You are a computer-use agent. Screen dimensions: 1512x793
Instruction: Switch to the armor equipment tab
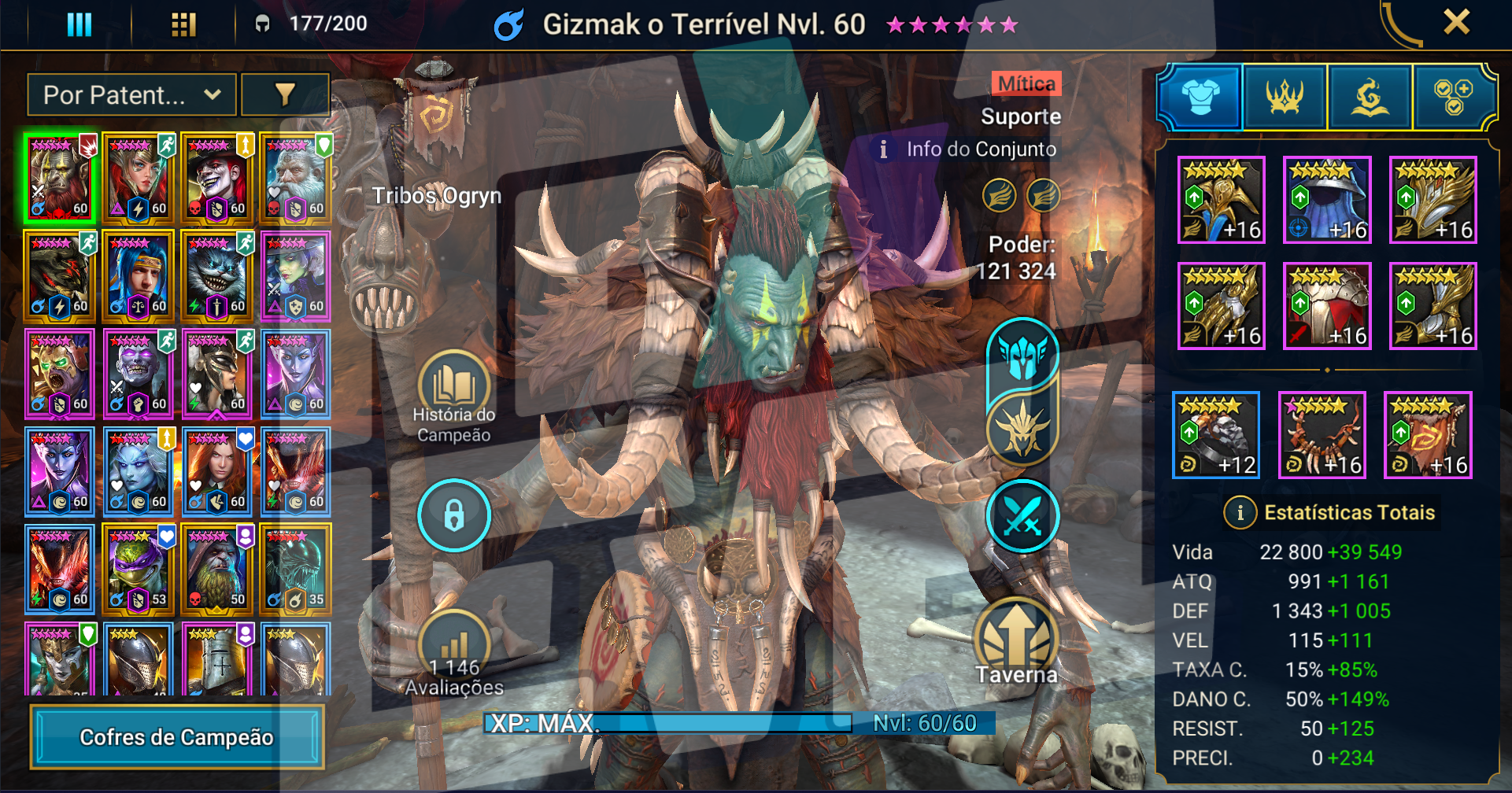tap(1200, 98)
